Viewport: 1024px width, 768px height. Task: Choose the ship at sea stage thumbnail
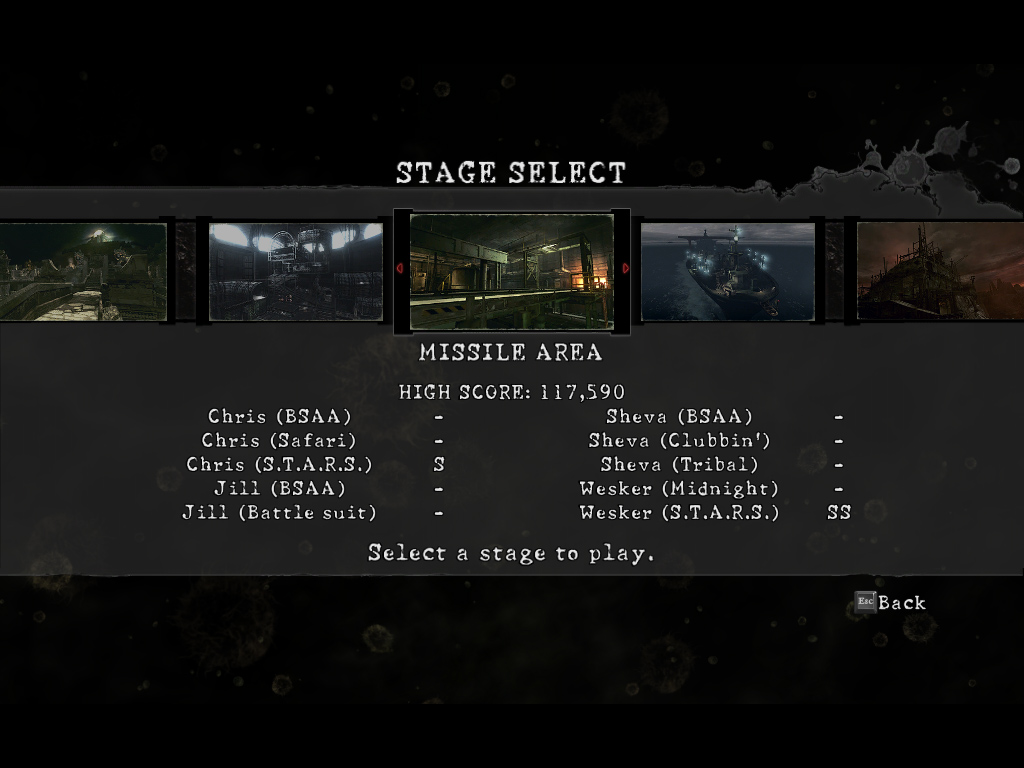(727, 271)
